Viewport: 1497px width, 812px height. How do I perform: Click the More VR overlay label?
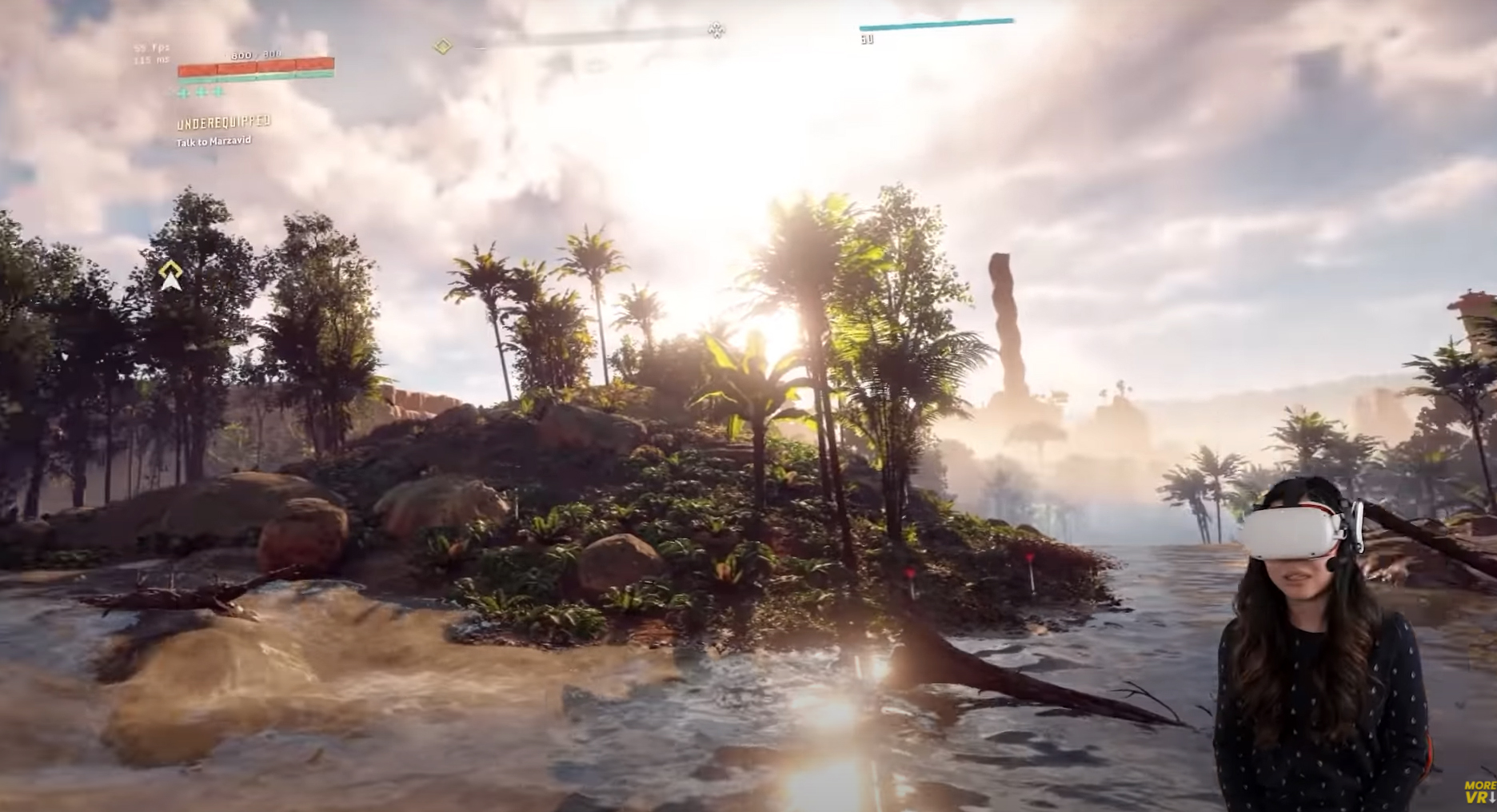pyautogui.click(x=1479, y=791)
